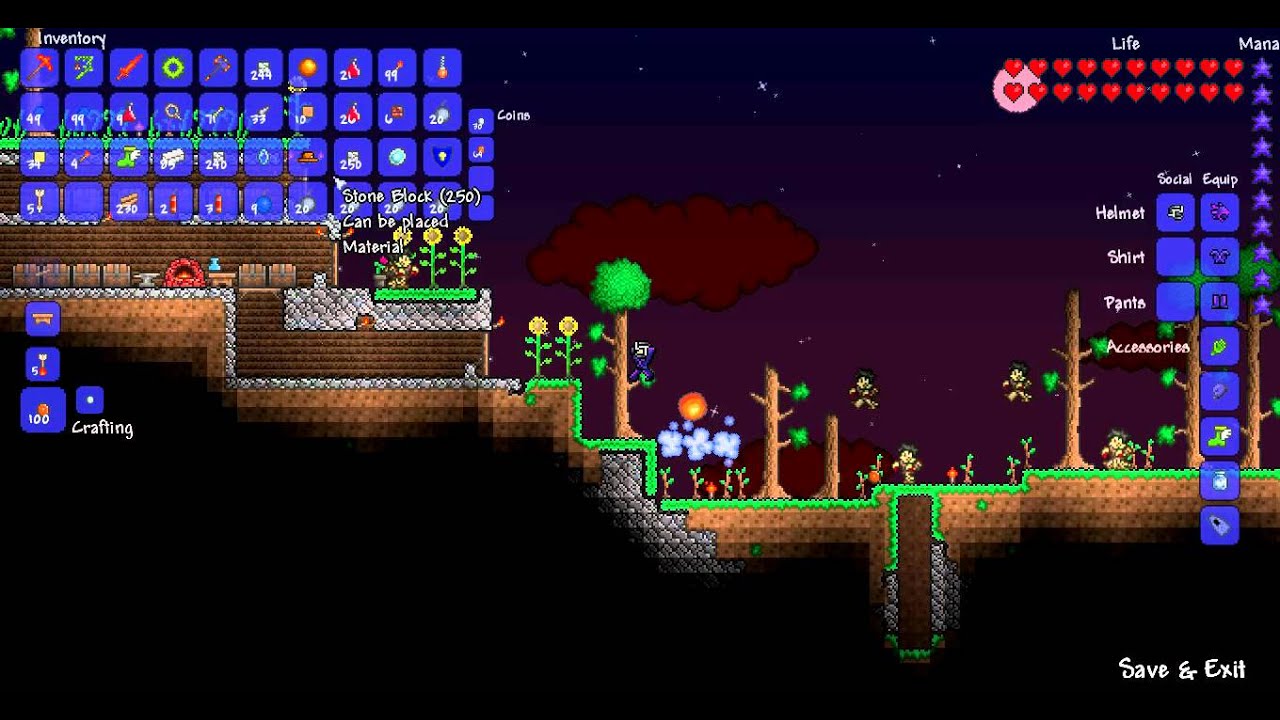Craft the wooden work bench recipe
The width and height of the screenshot is (1280, 720).
(x=42, y=320)
